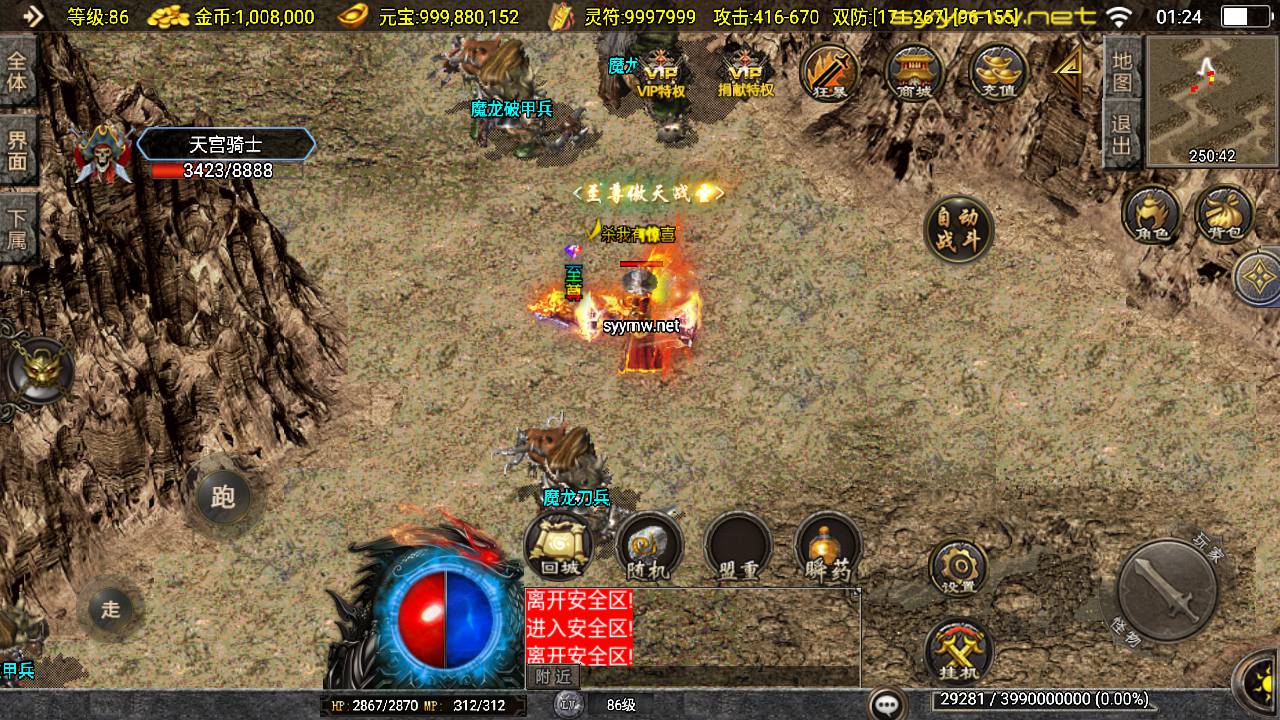
Task: Open the minimap
Action: 1212,100
